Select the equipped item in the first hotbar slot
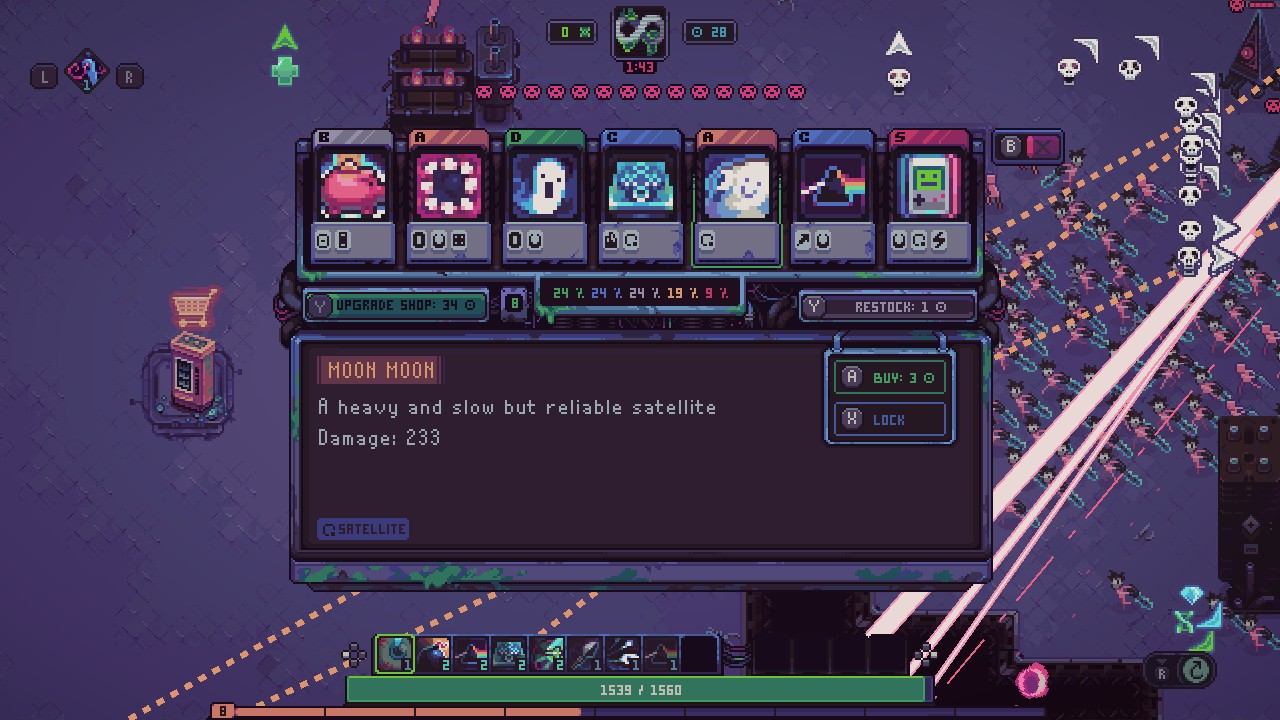This screenshot has height=720, width=1280. click(x=393, y=654)
